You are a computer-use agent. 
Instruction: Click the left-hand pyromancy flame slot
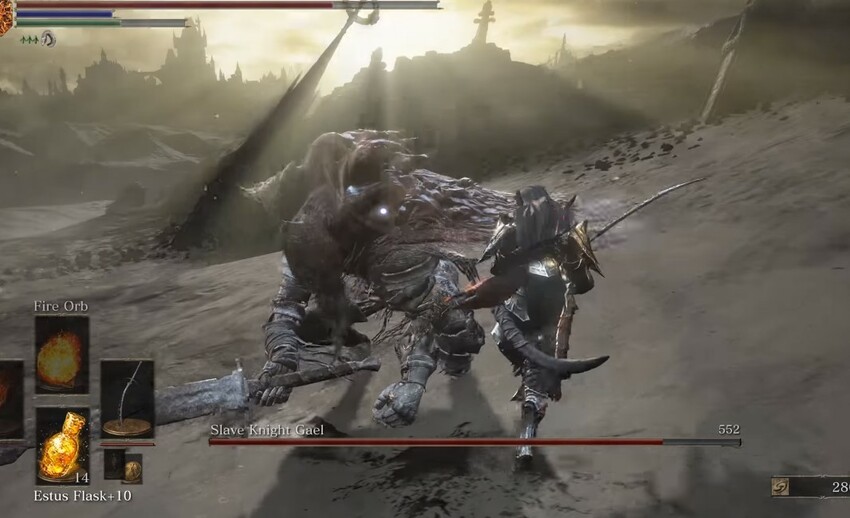9,399
